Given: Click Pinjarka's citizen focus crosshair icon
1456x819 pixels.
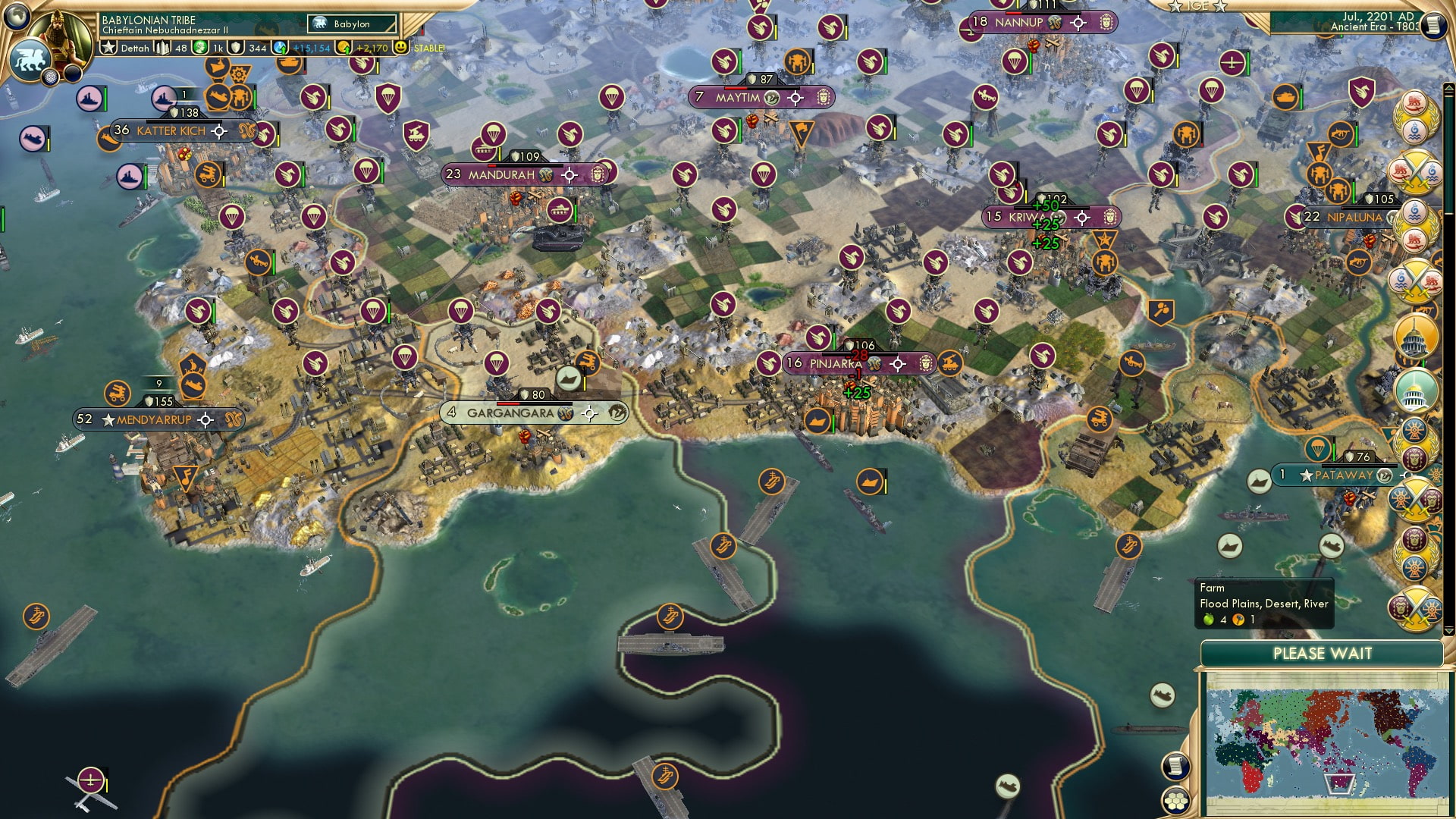Looking at the screenshot, I should pos(897,363).
